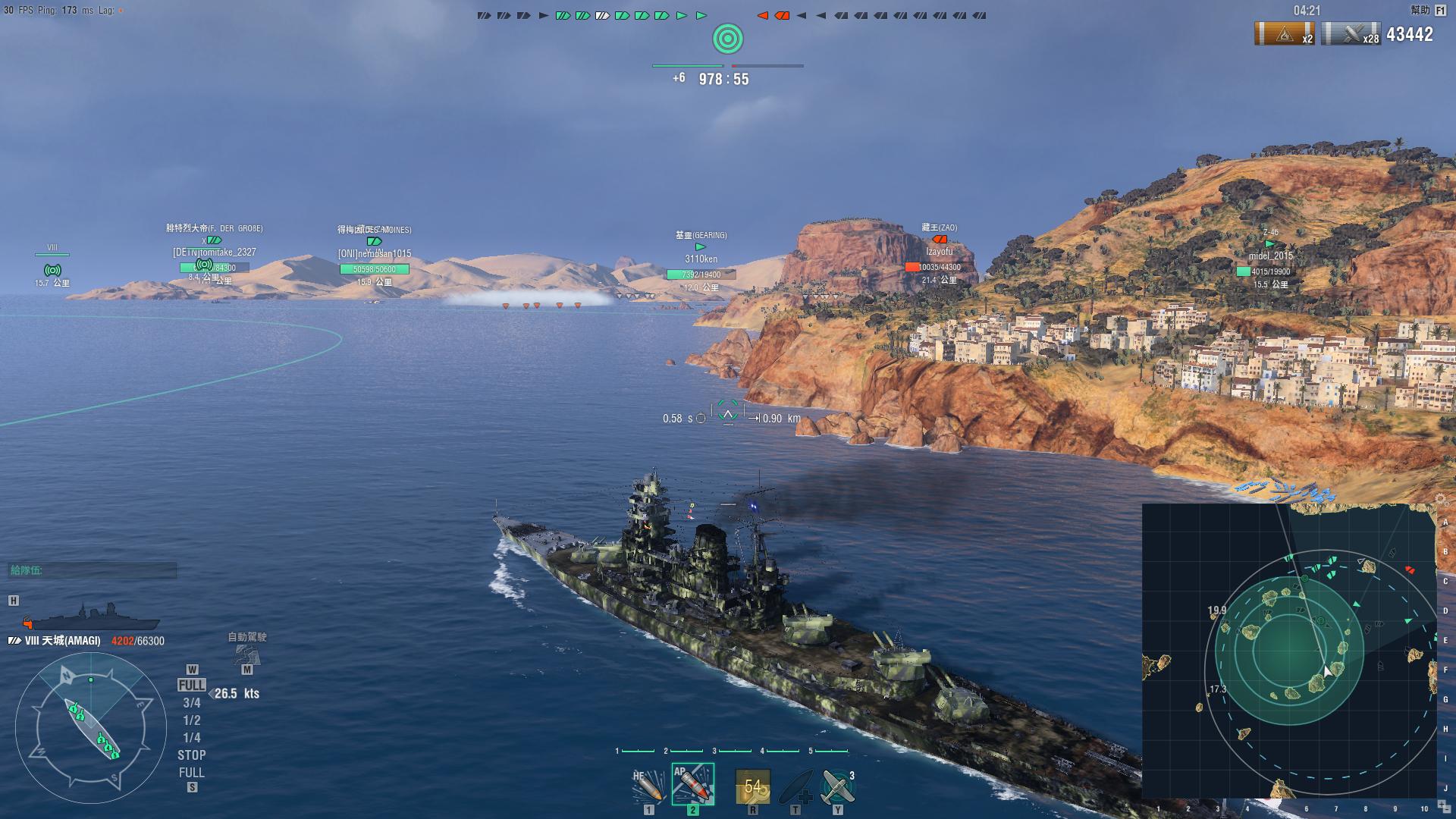Click the minimap

pos(1288,651)
